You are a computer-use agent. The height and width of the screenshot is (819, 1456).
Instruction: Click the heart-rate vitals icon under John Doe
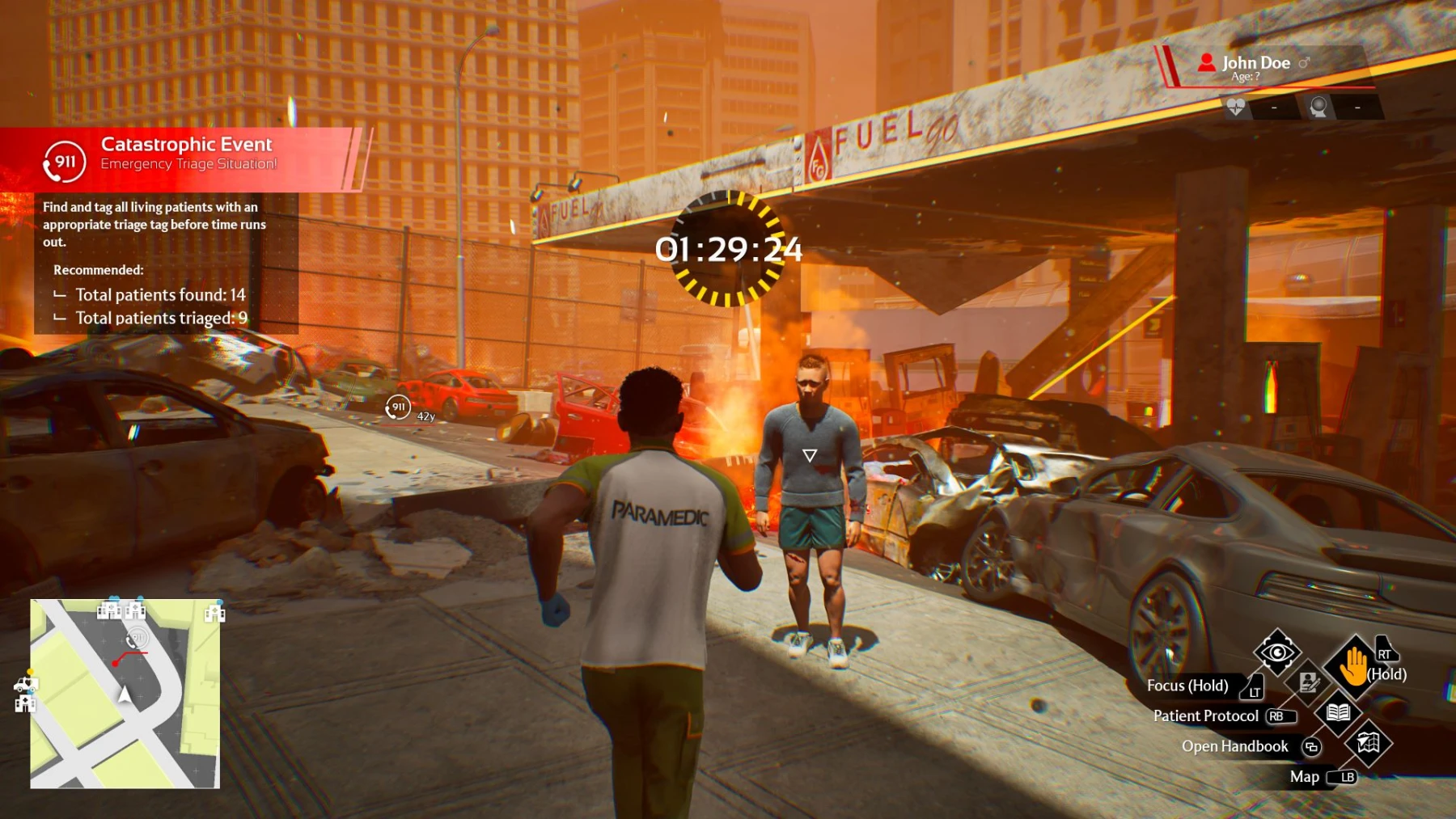point(1236,106)
